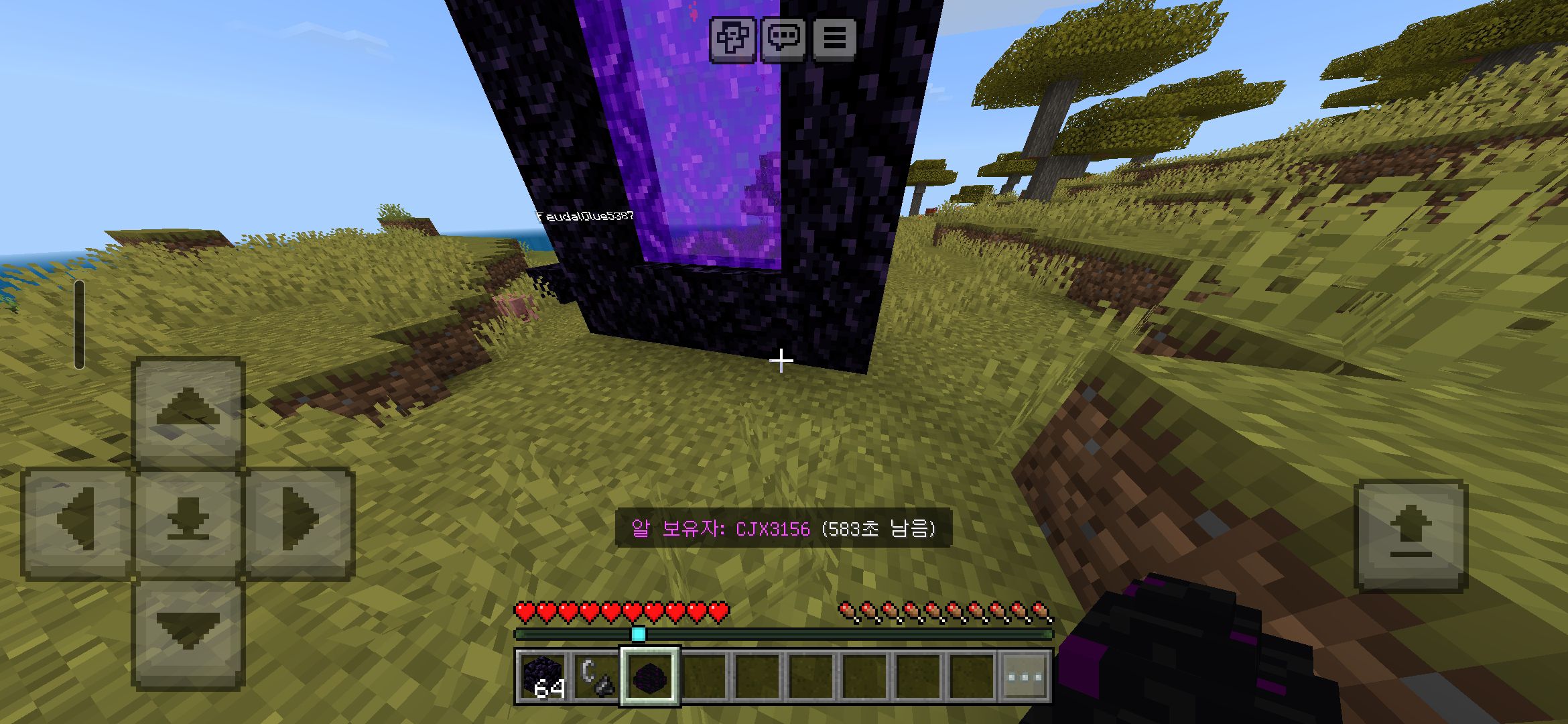
Task: Tap the move forward arrow
Action: tap(188, 410)
